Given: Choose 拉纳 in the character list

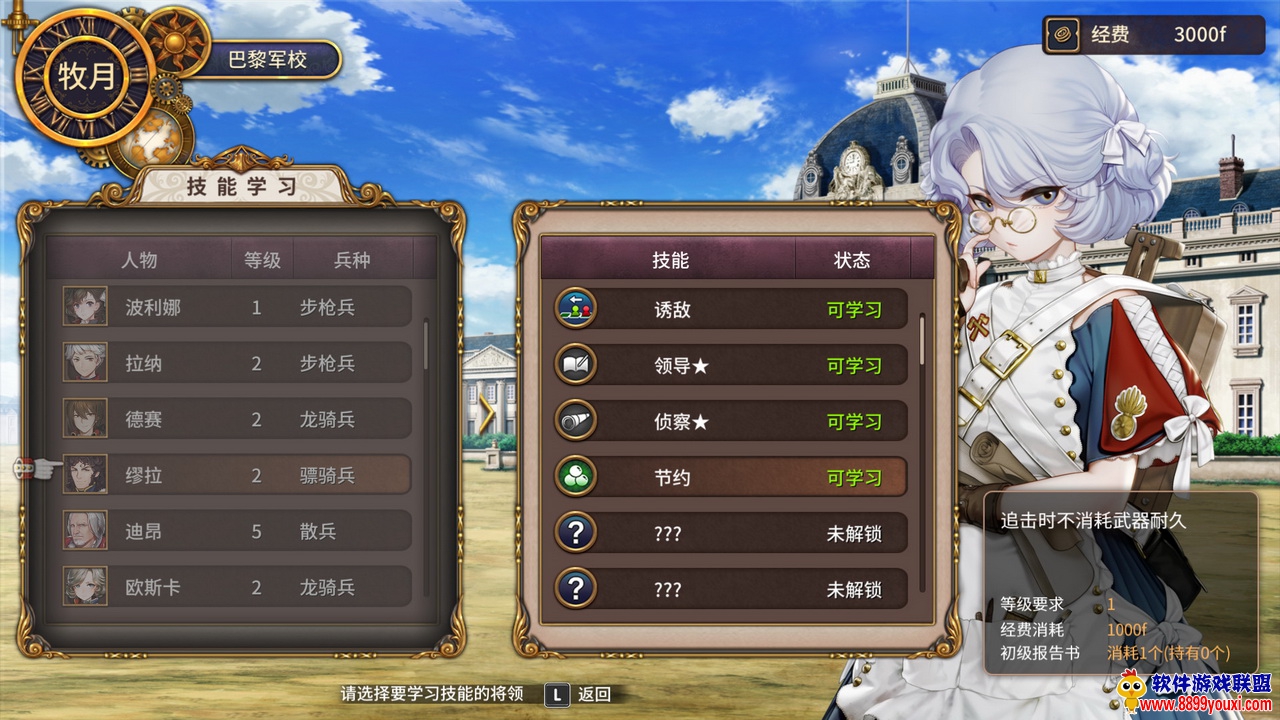Looking at the screenshot, I should [x=237, y=363].
